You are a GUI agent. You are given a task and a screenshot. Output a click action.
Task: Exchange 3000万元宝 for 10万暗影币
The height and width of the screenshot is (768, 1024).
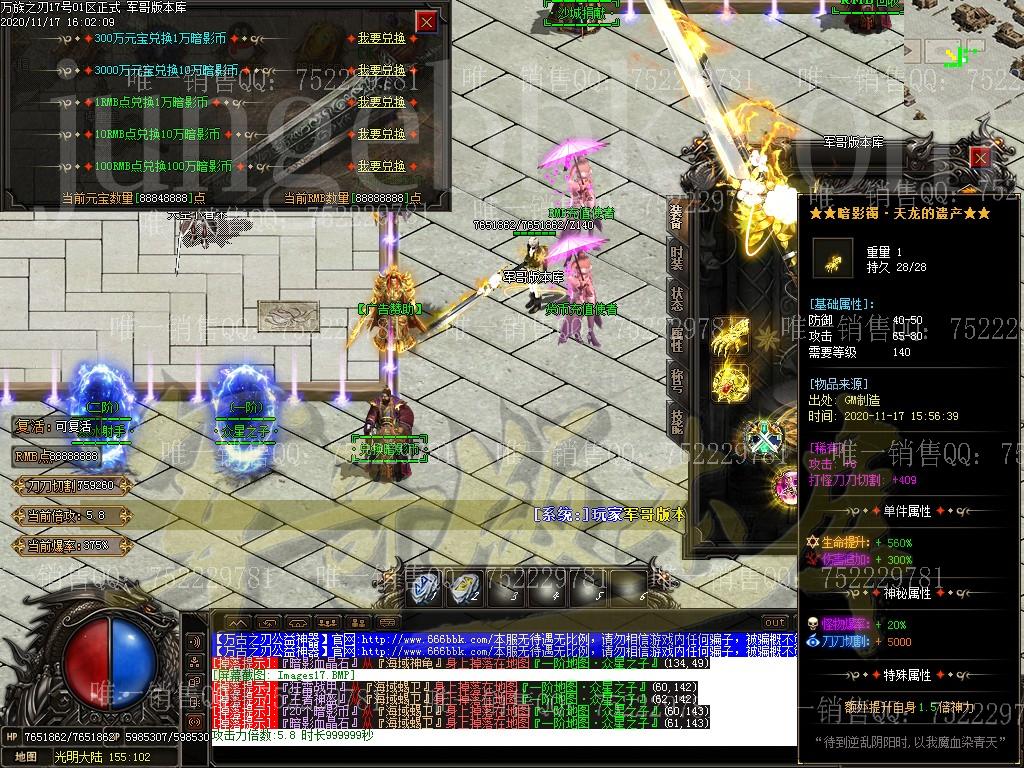[381, 71]
